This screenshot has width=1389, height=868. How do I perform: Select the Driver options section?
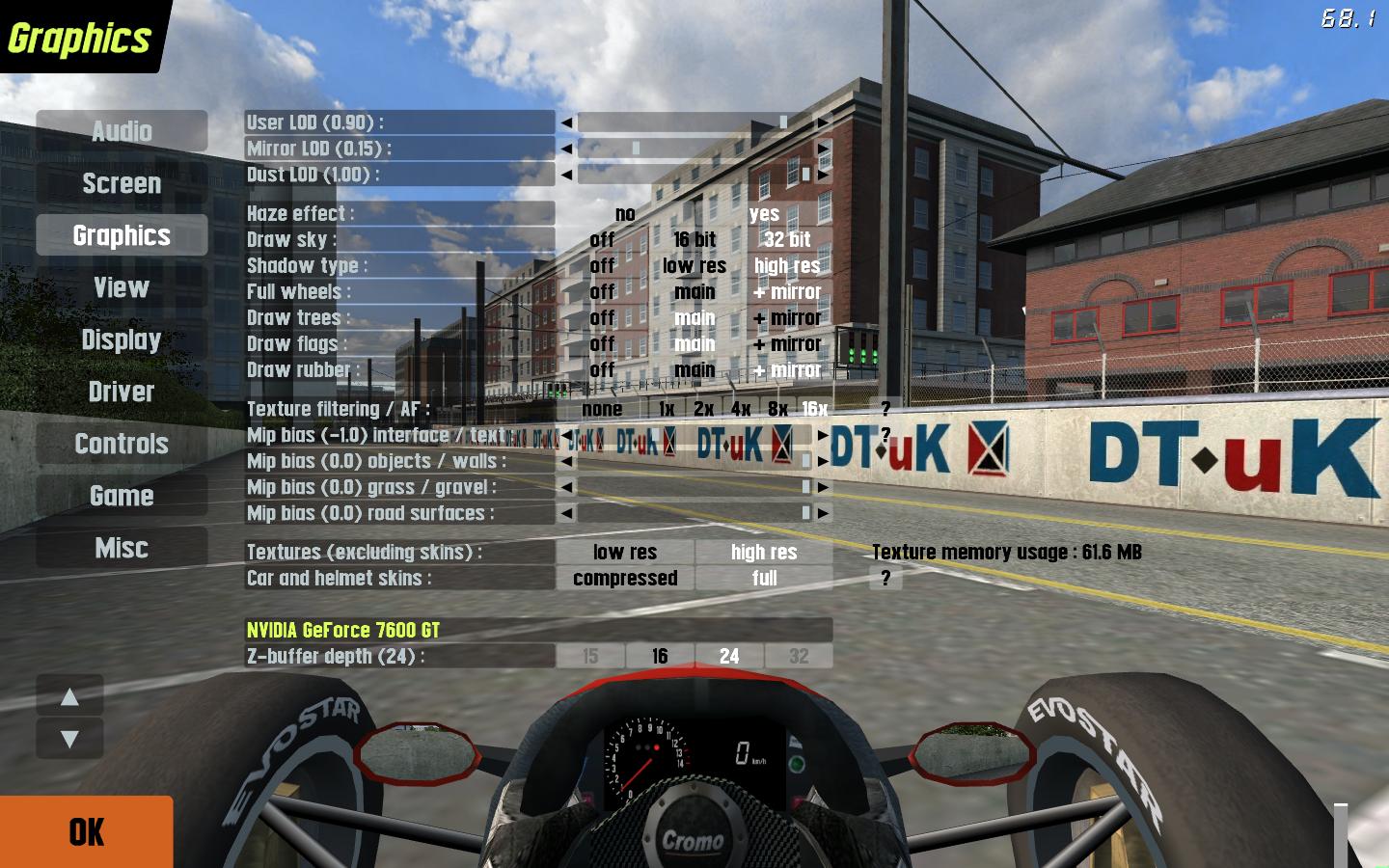(122, 392)
